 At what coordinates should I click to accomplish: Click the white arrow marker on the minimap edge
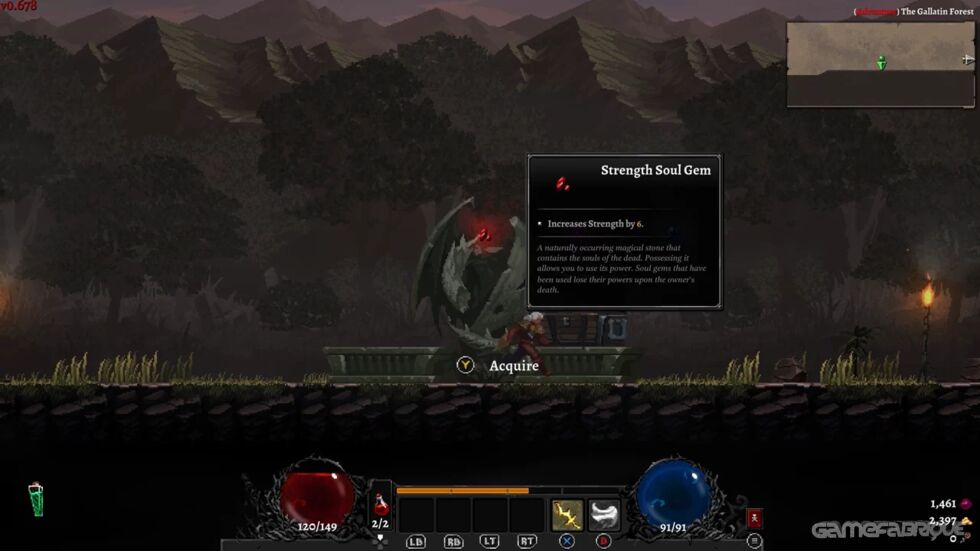968,61
